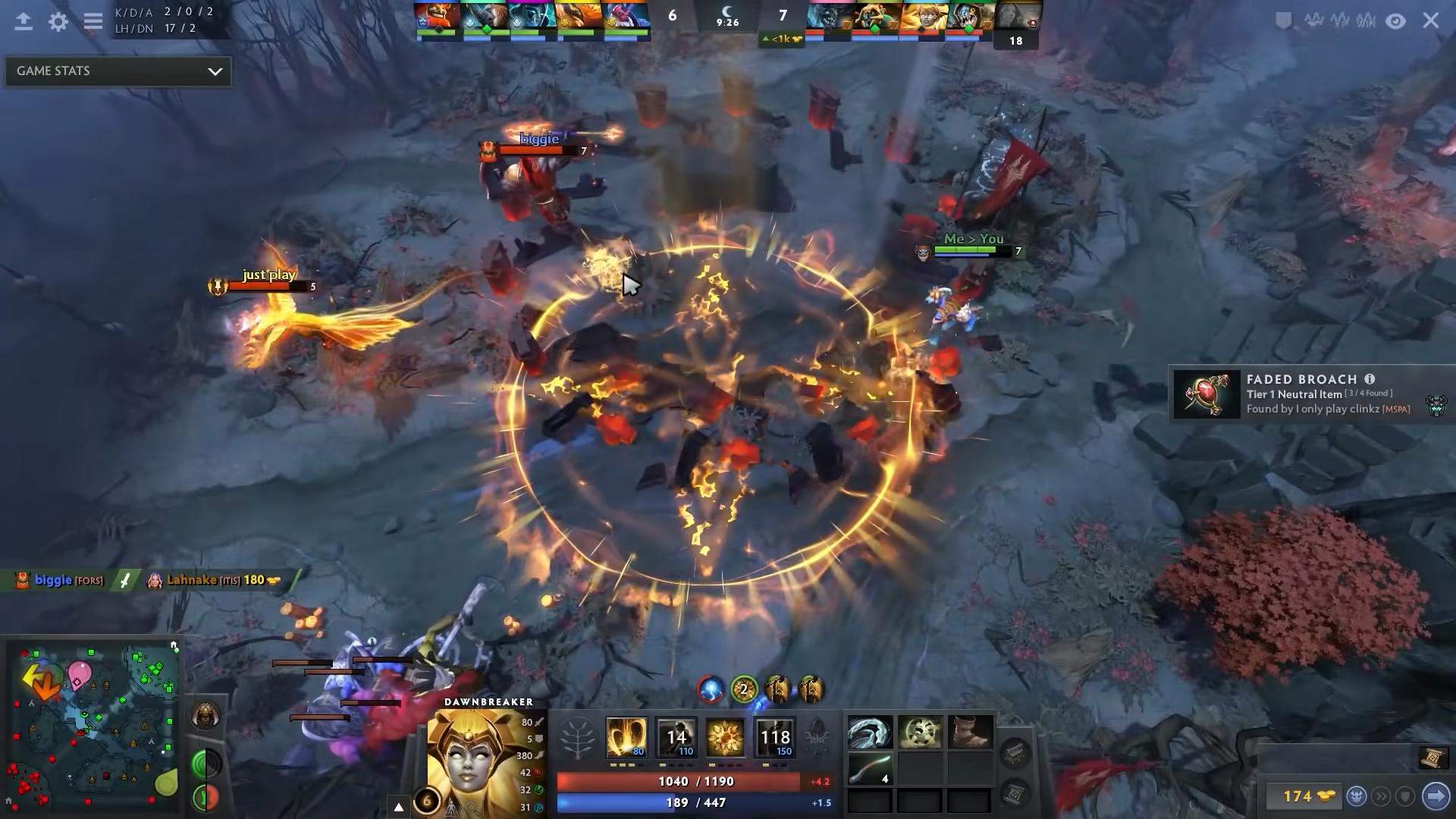This screenshot has width=1456, height=819.
Task: Use the boots item slot
Action: click(970, 733)
